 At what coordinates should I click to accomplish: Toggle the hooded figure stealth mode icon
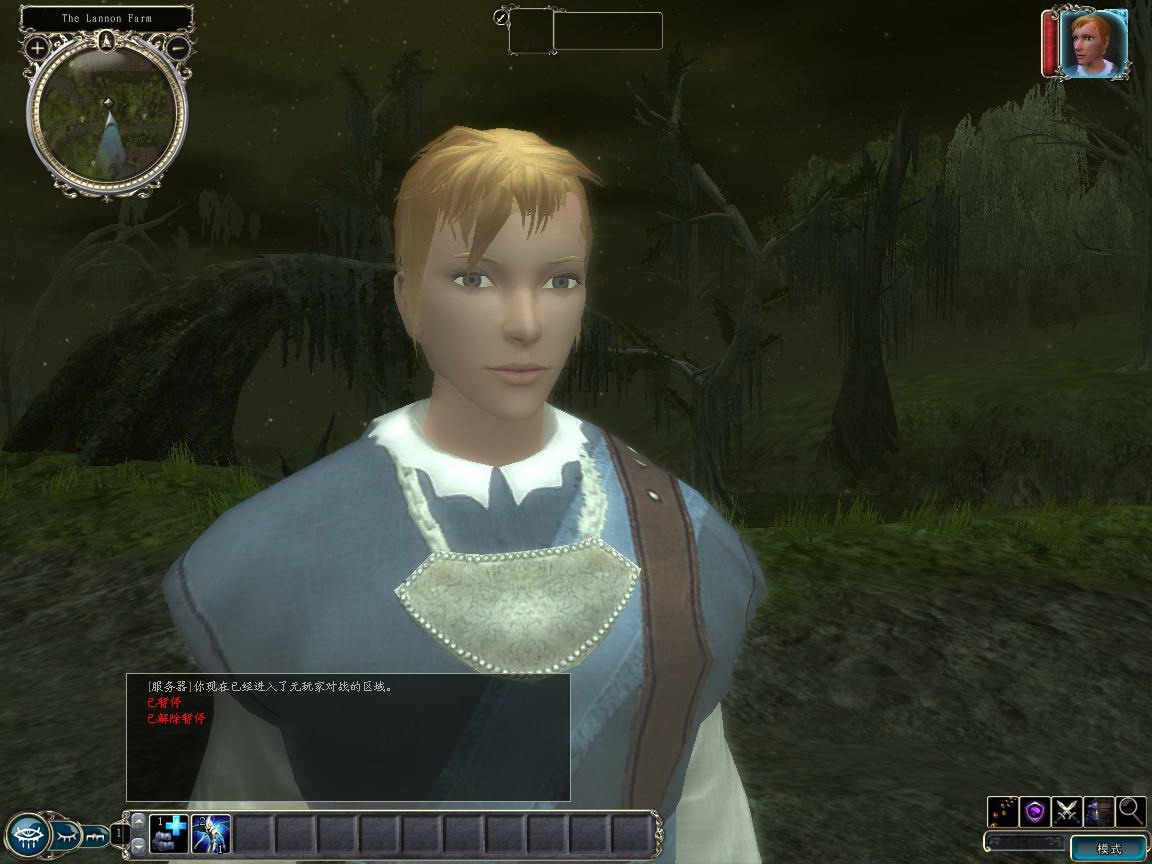[x=1099, y=811]
